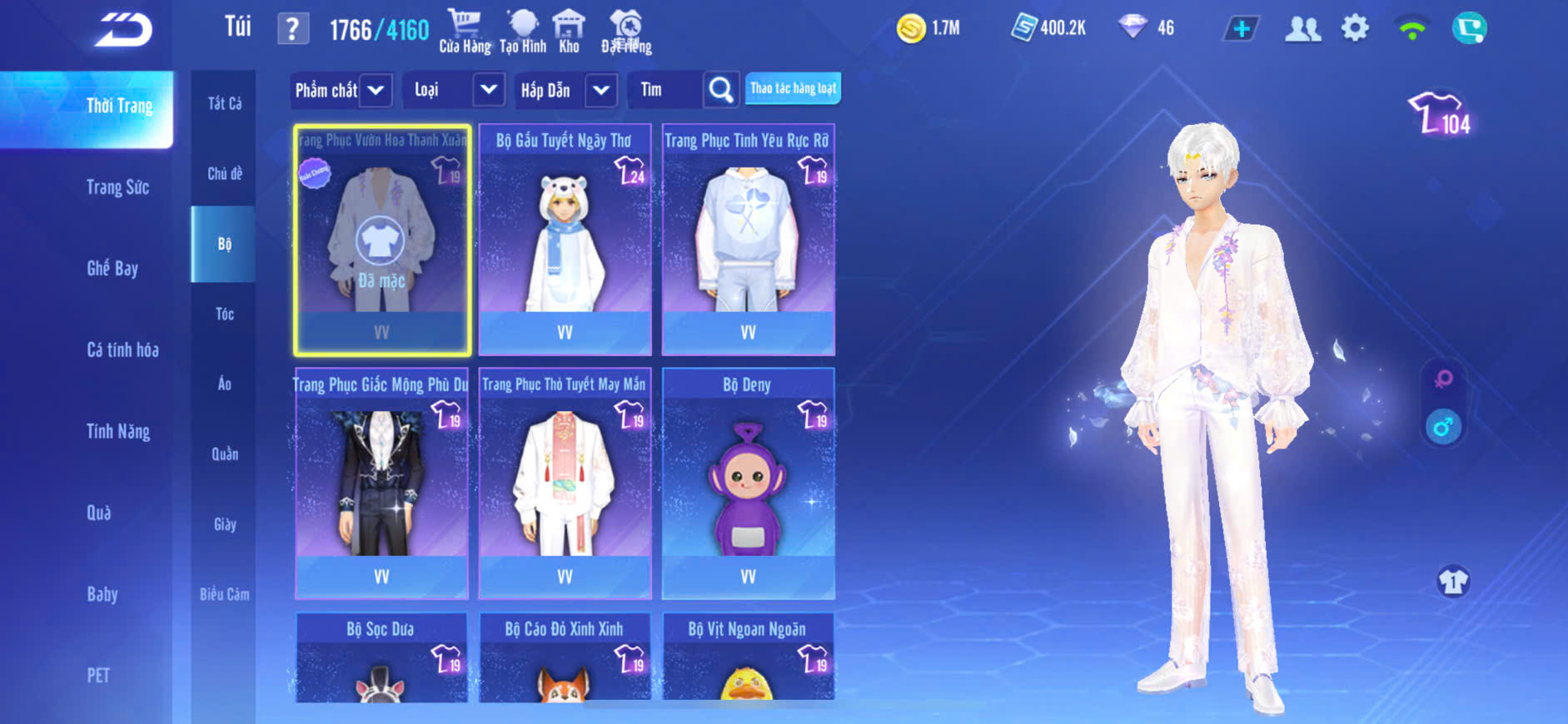This screenshot has height=724, width=1568.
Task: Open the Cá tính hóa category
Action: [x=122, y=350]
